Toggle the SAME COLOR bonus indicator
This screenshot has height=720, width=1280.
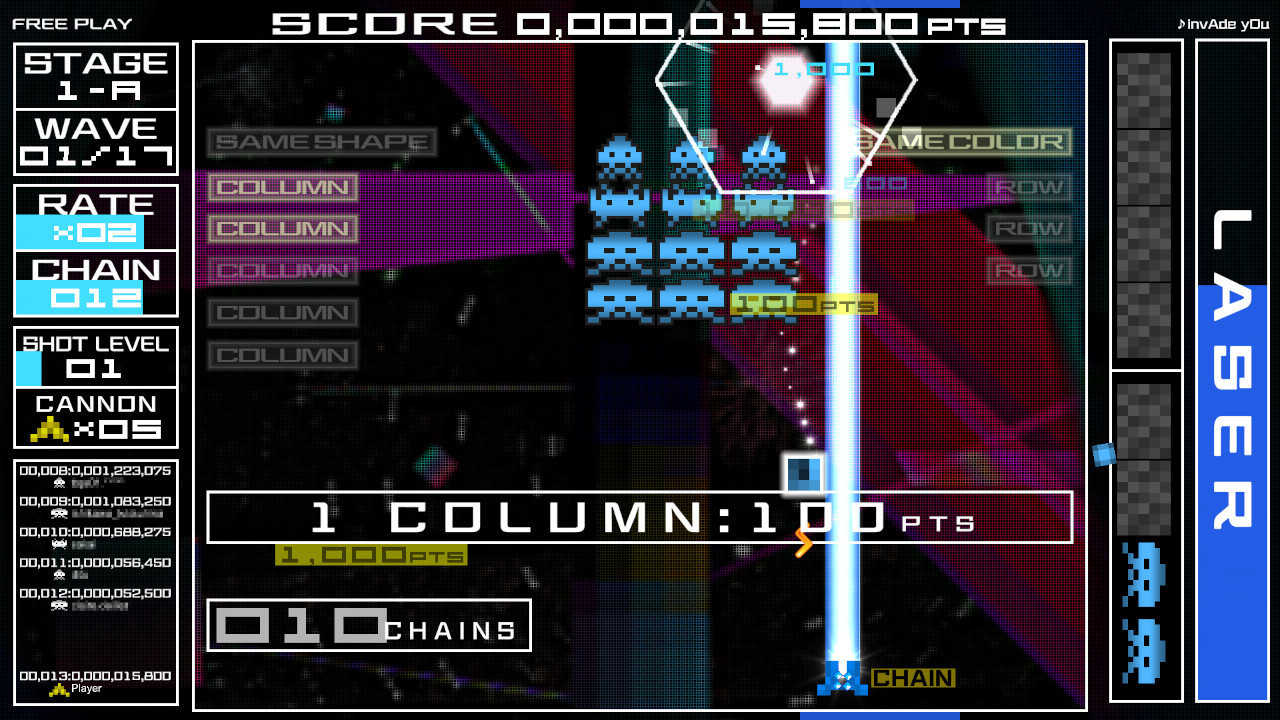964,143
